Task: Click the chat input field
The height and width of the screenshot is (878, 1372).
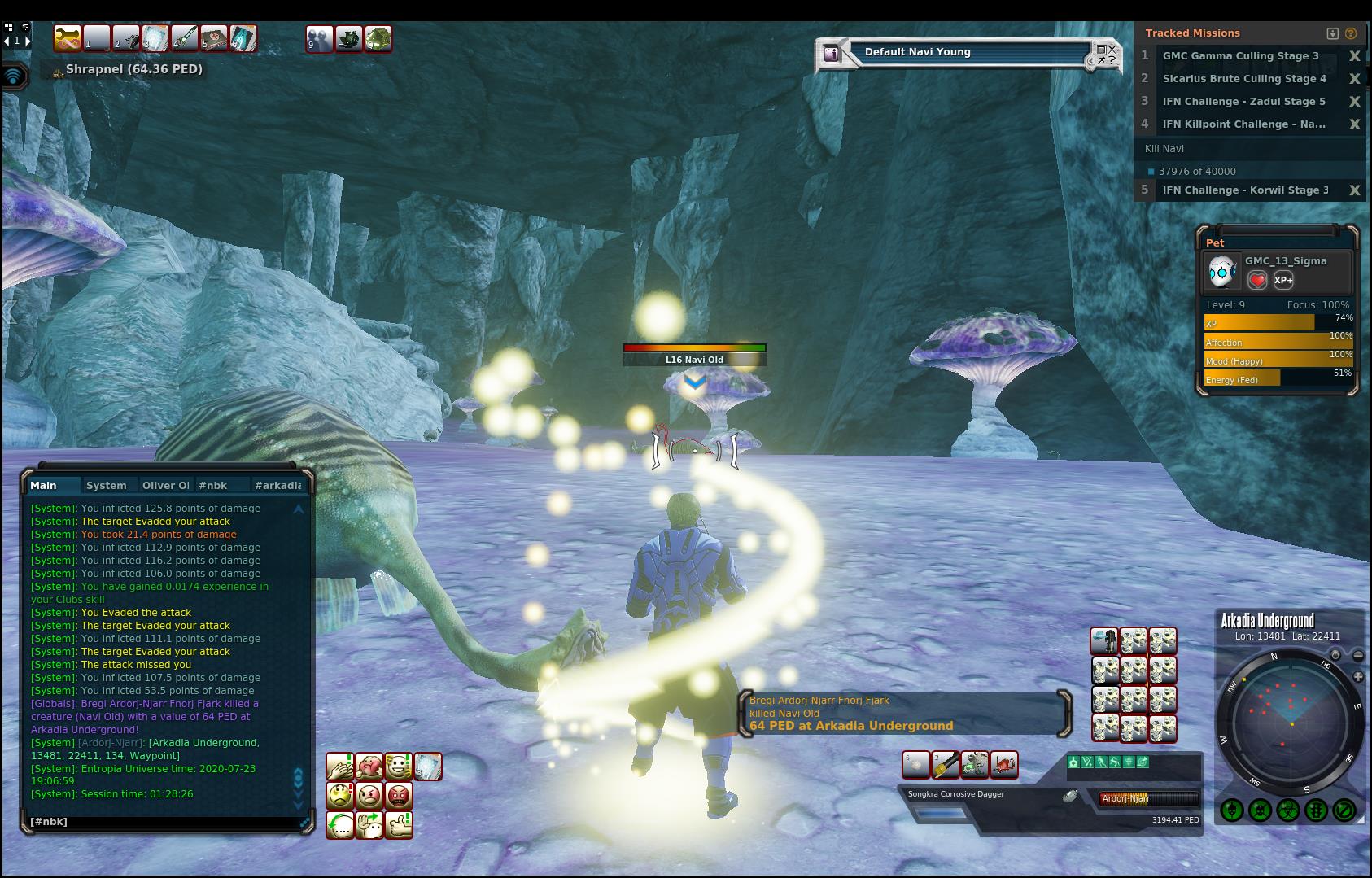Action: (163, 822)
